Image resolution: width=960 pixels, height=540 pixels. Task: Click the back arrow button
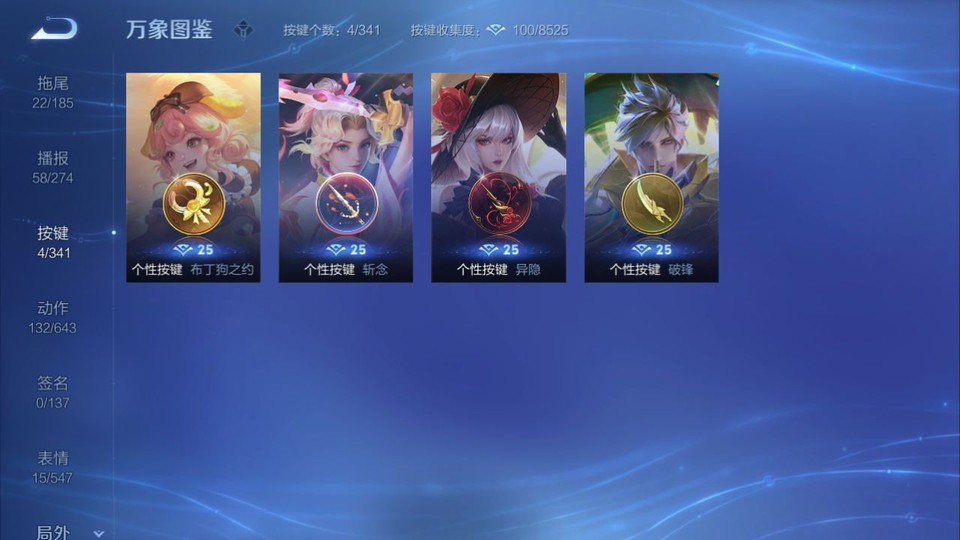54,29
